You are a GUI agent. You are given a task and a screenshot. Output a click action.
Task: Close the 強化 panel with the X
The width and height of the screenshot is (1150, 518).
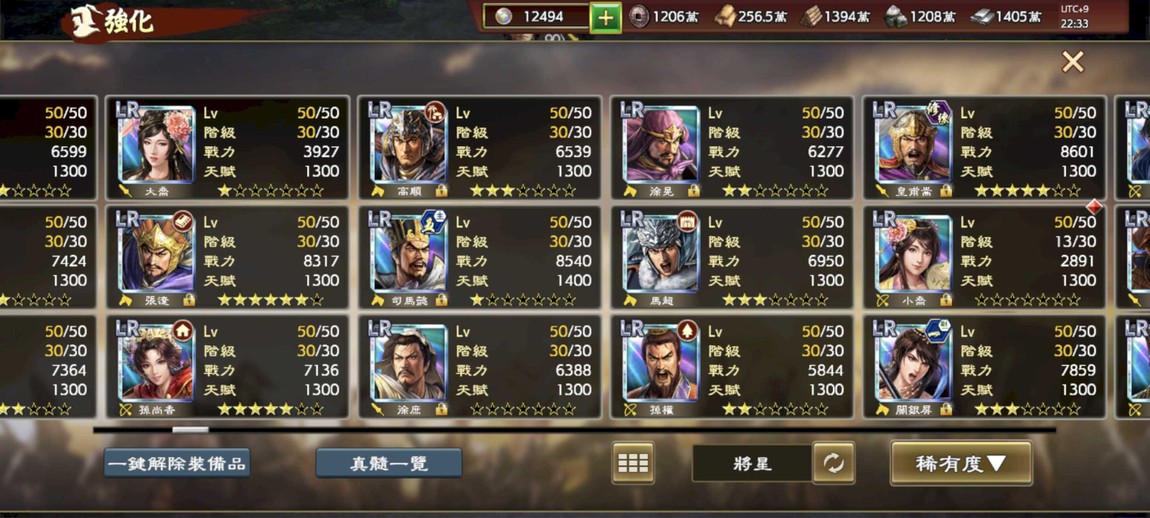pos(1072,62)
